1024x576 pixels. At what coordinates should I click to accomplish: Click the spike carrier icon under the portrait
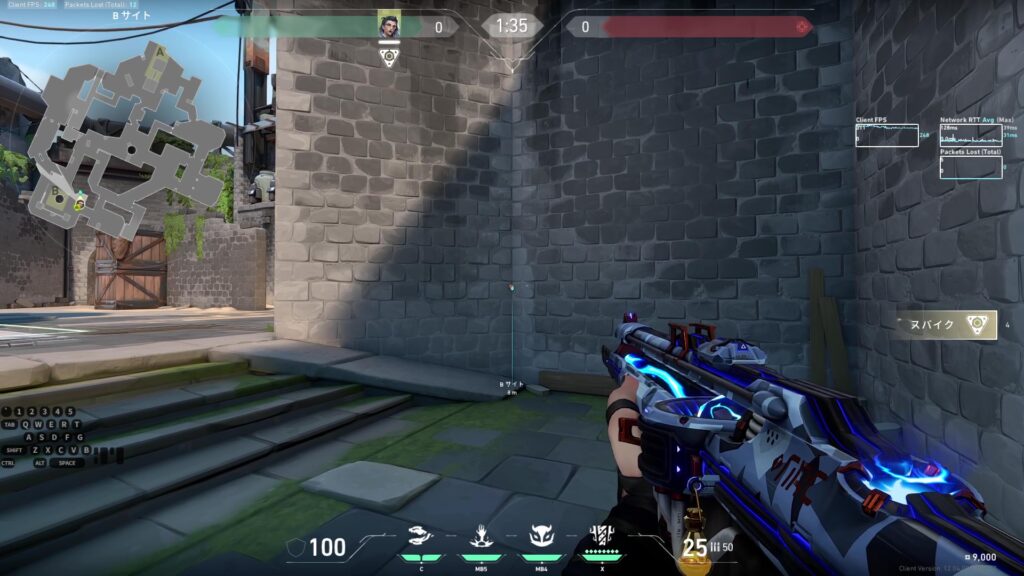pyautogui.click(x=389, y=57)
